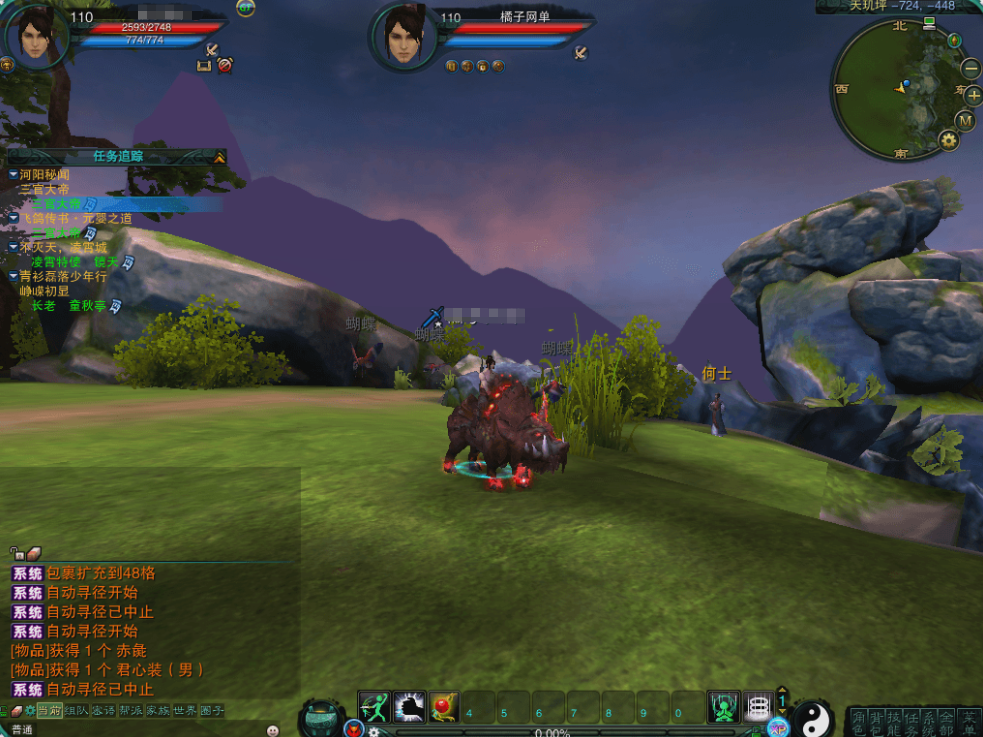The height and width of the screenshot is (737, 983).
Task: Open the minimap gear settings button
Action: click(949, 141)
